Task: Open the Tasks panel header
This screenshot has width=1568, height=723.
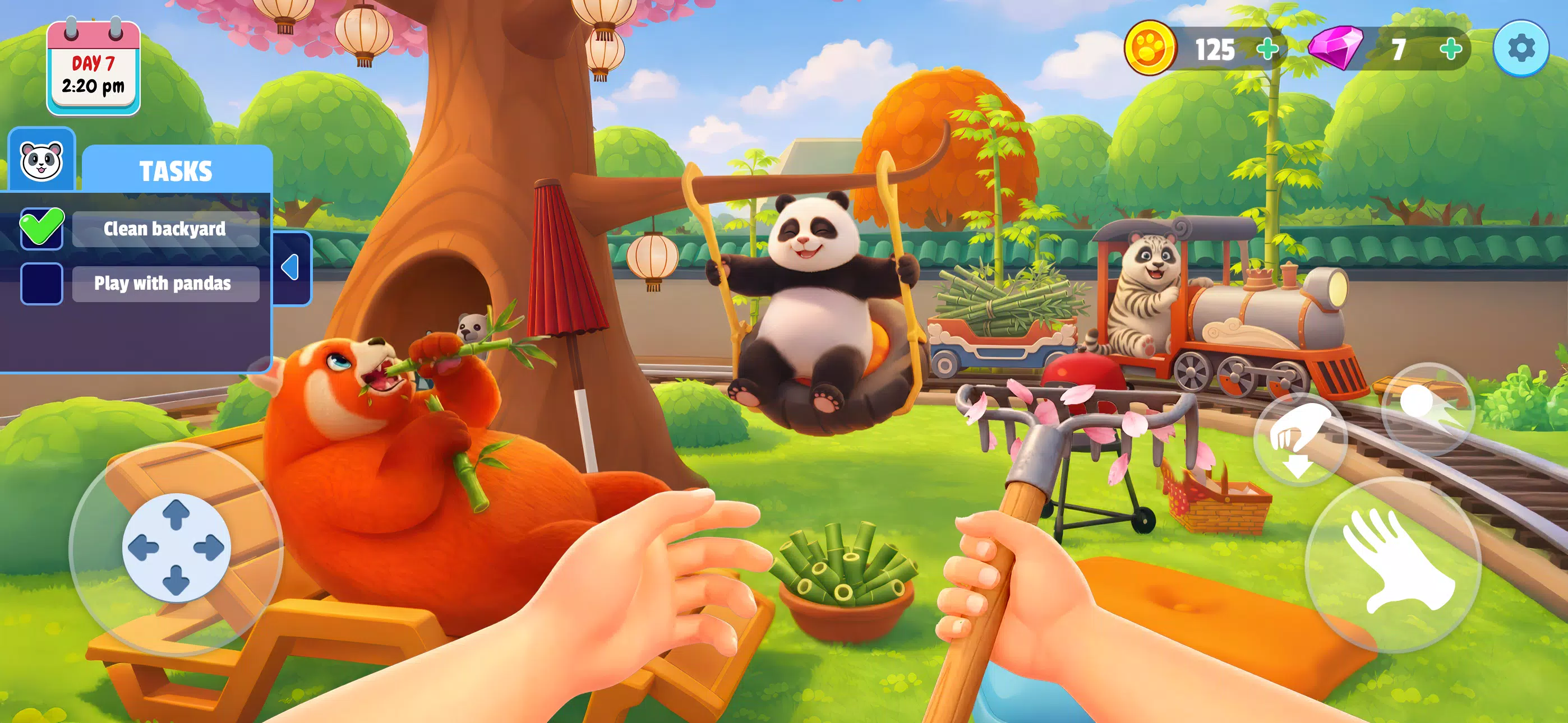Action: pos(176,170)
